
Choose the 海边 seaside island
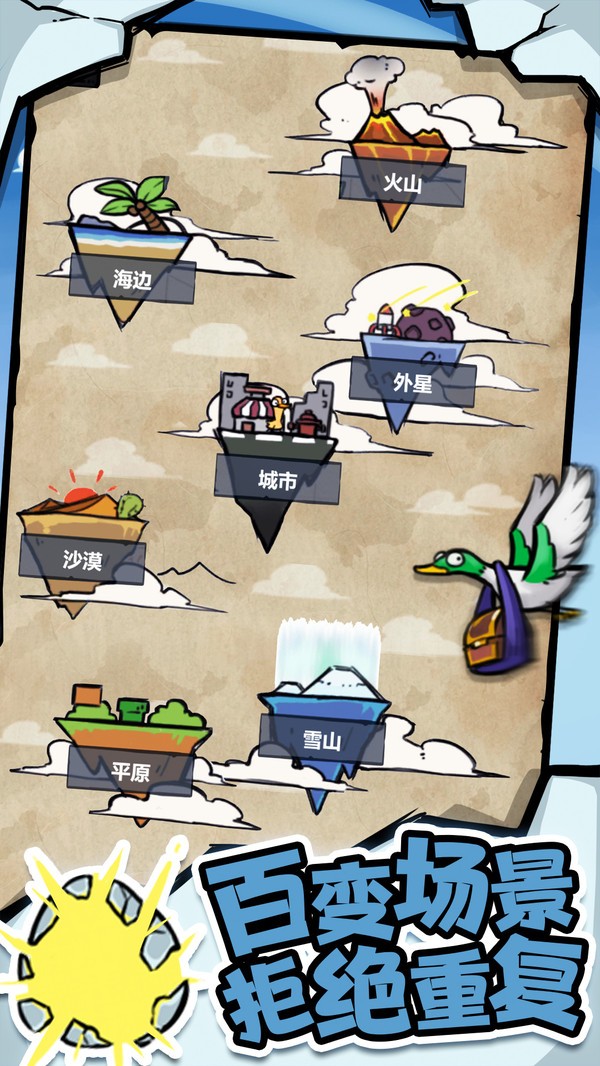(131, 279)
